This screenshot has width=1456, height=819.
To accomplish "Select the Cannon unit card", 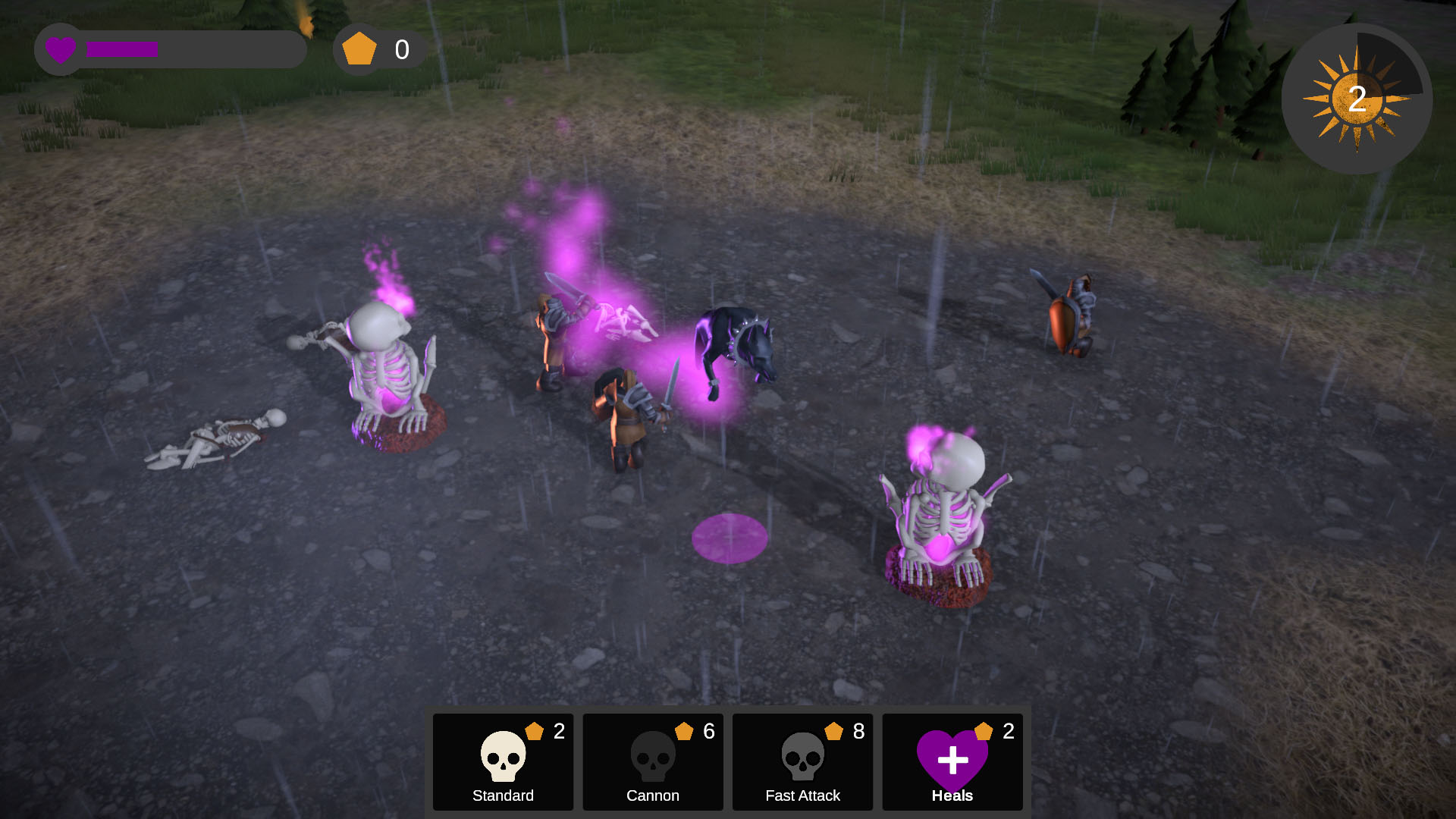I will pos(652,761).
